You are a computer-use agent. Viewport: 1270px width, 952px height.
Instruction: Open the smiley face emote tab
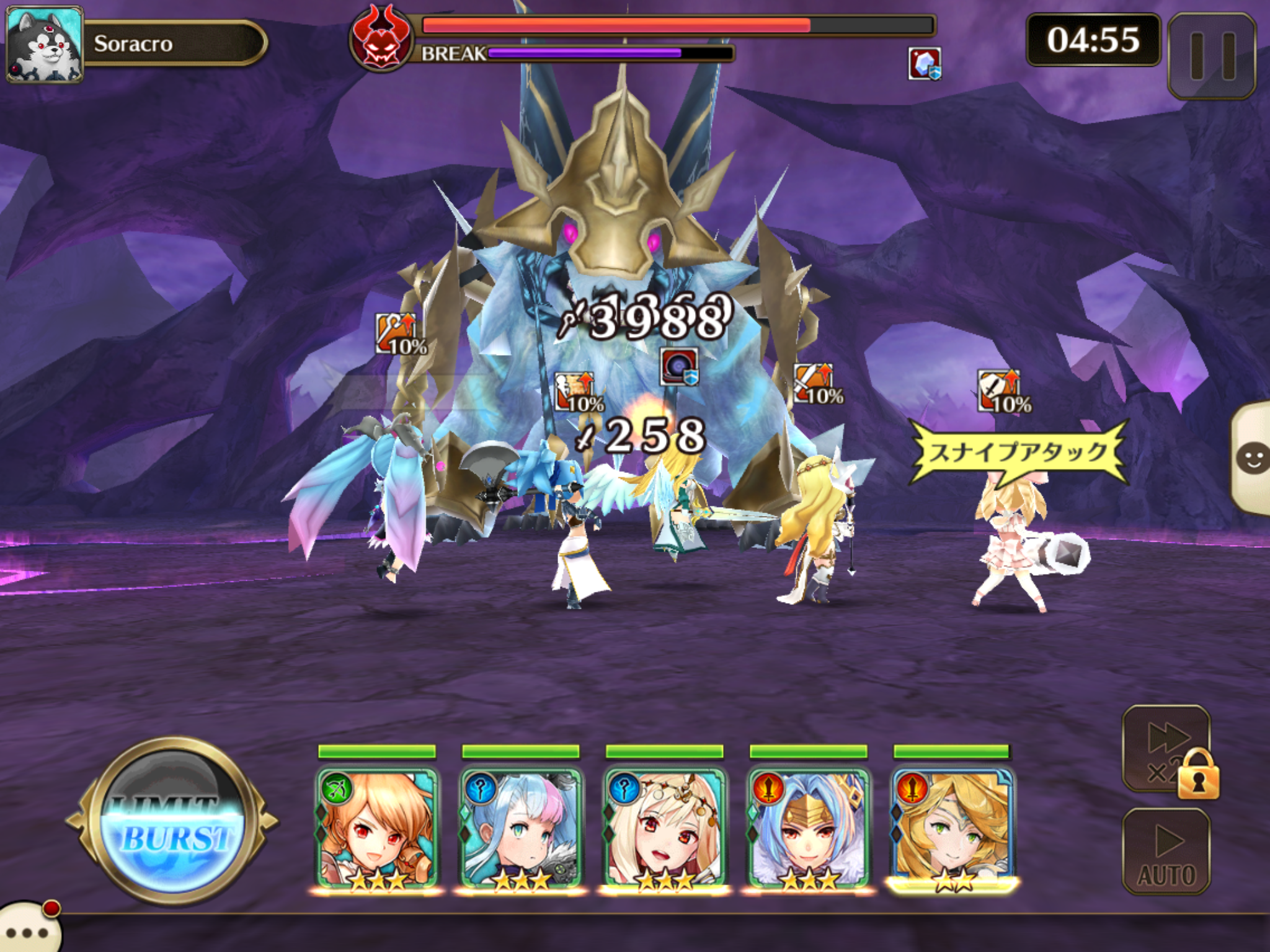coord(1251,459)
